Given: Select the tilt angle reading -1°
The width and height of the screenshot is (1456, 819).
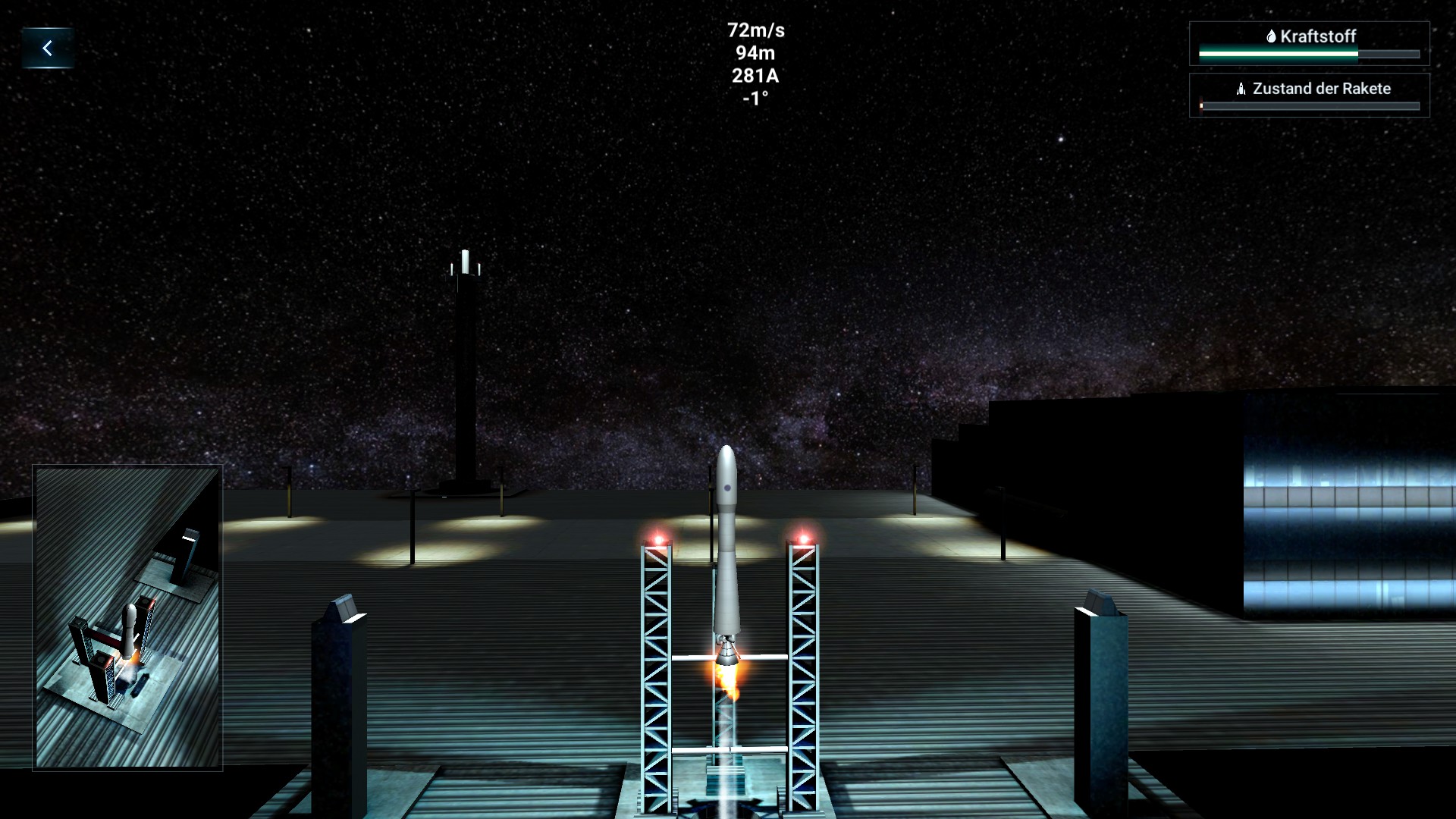Looking at the screenshot, I should [x=756, y=99].
